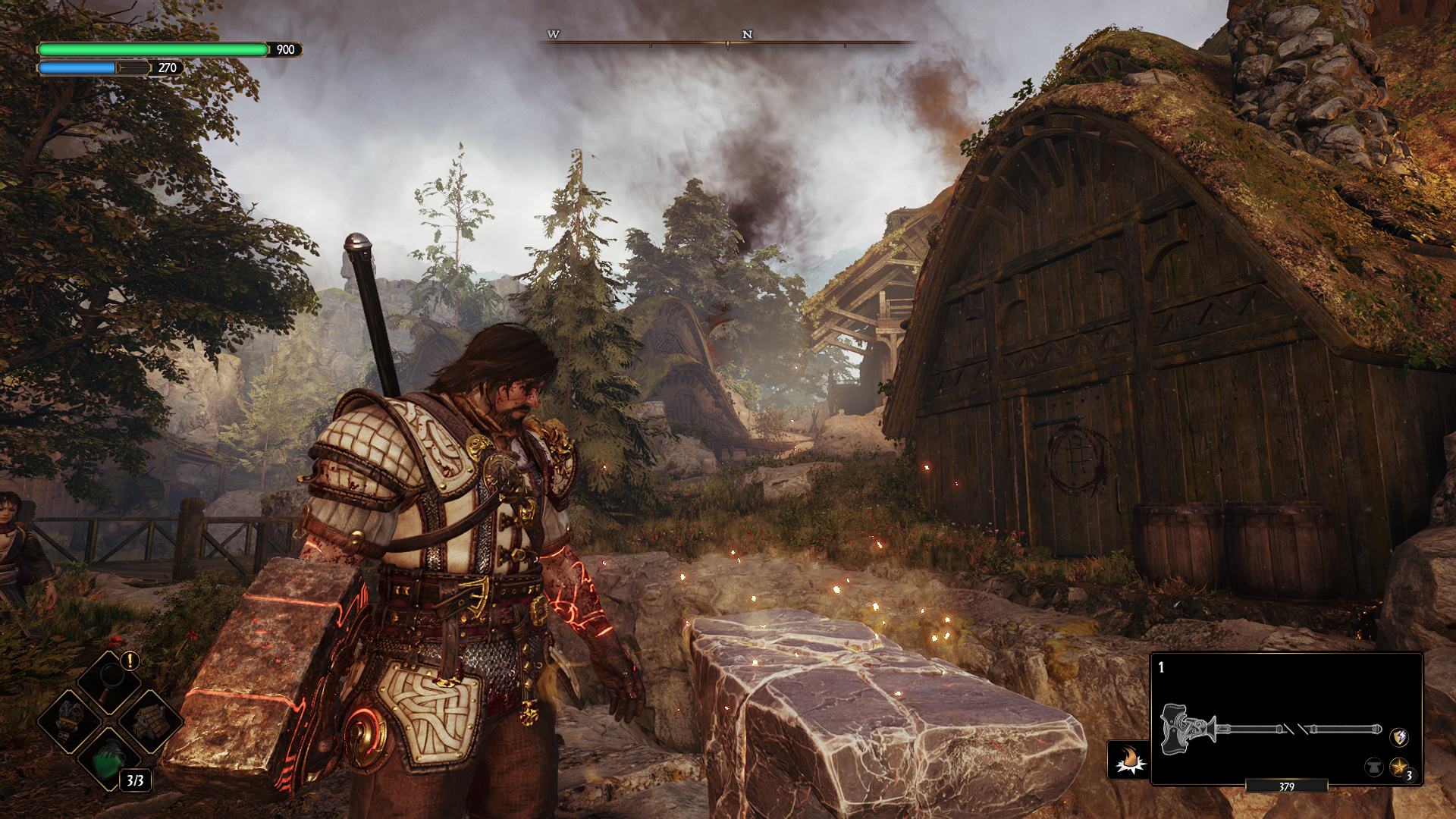Activate the flame burst ability icon
1456x819 pixels.
pyautogui.click(x=1128, y=759)
